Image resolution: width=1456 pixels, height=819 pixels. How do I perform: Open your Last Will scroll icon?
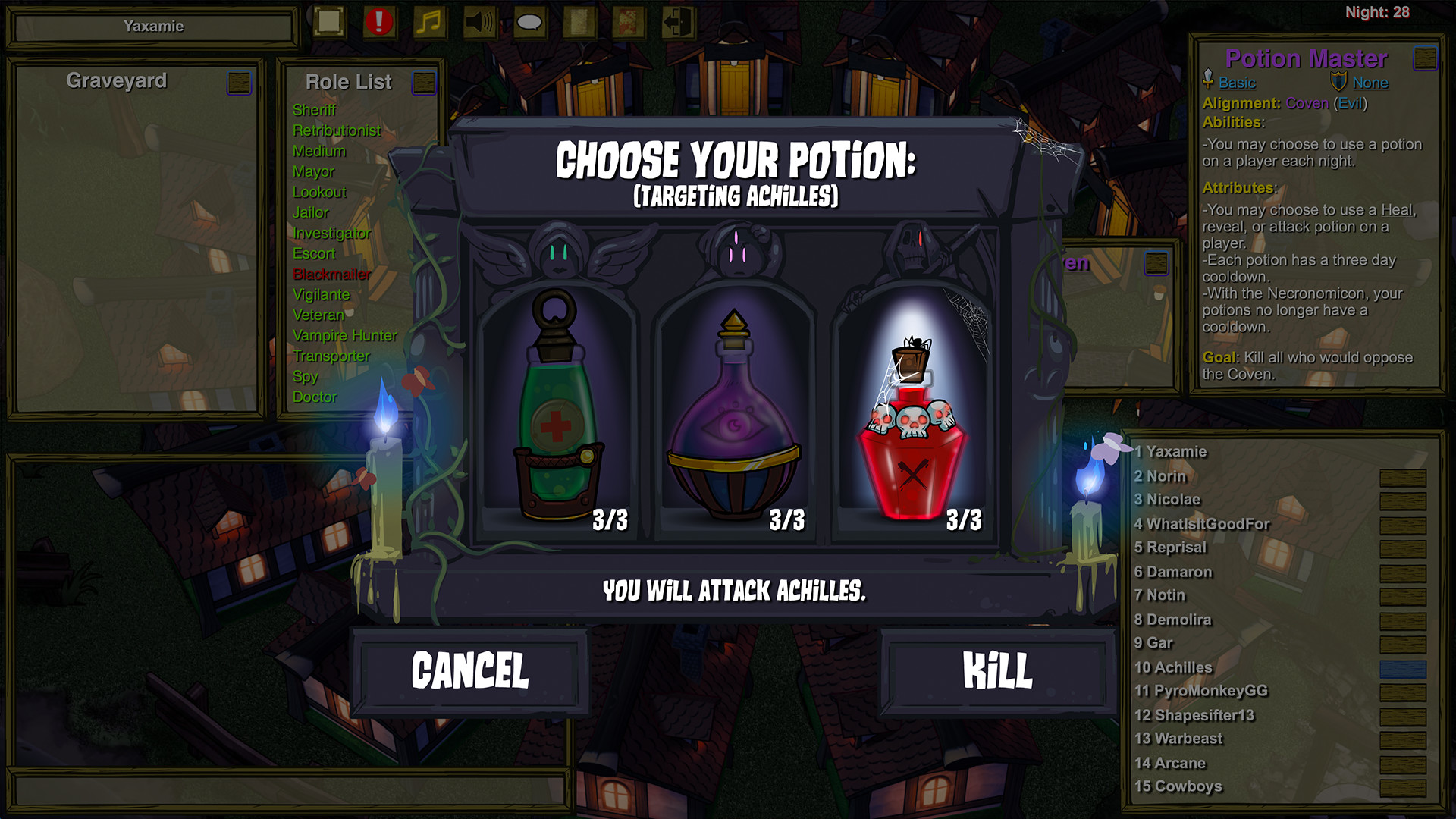click(x=578, y=21)
